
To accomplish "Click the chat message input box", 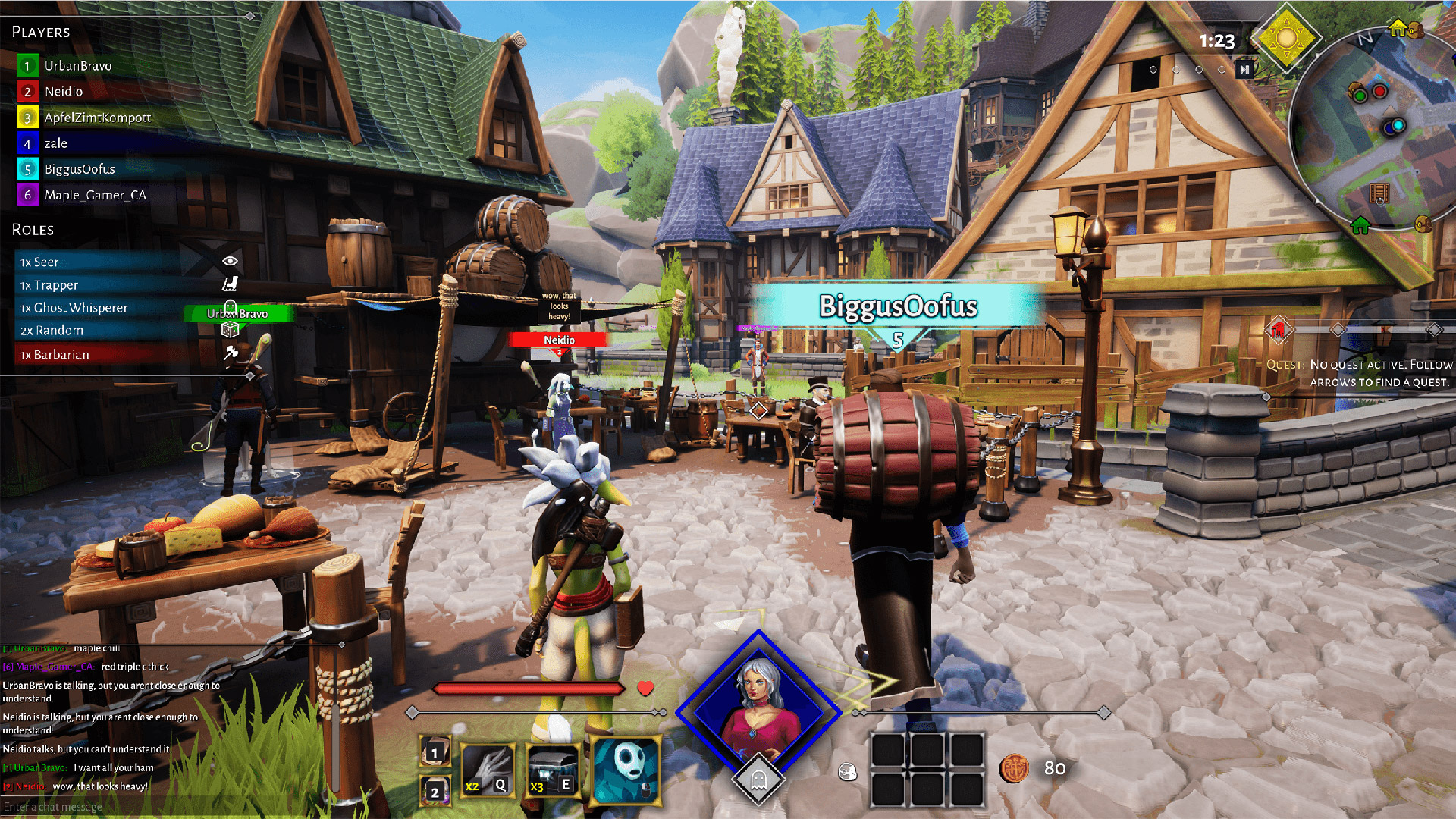I will click(x=152, y=807).
